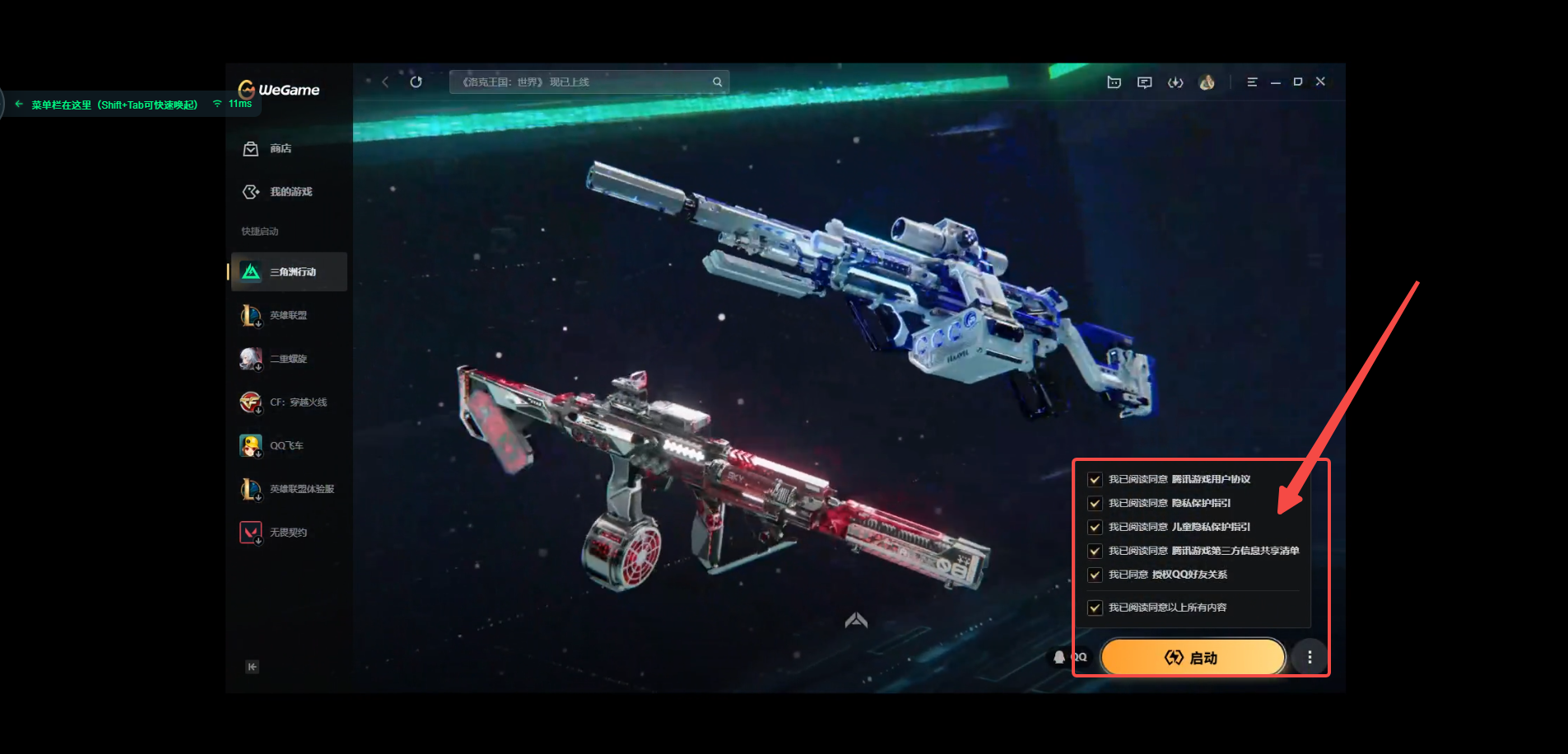Image resolution: width=1568 pixels, height=754 pixels.
Task: Open the 商店 store page
Action: 268,149
